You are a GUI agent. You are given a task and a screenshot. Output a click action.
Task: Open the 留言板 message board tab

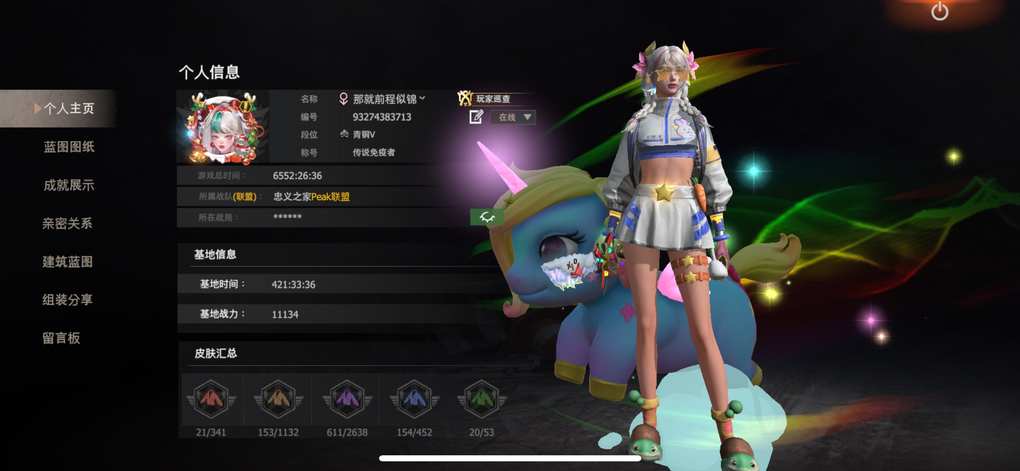pyautogui.click(x=61, y=338)
